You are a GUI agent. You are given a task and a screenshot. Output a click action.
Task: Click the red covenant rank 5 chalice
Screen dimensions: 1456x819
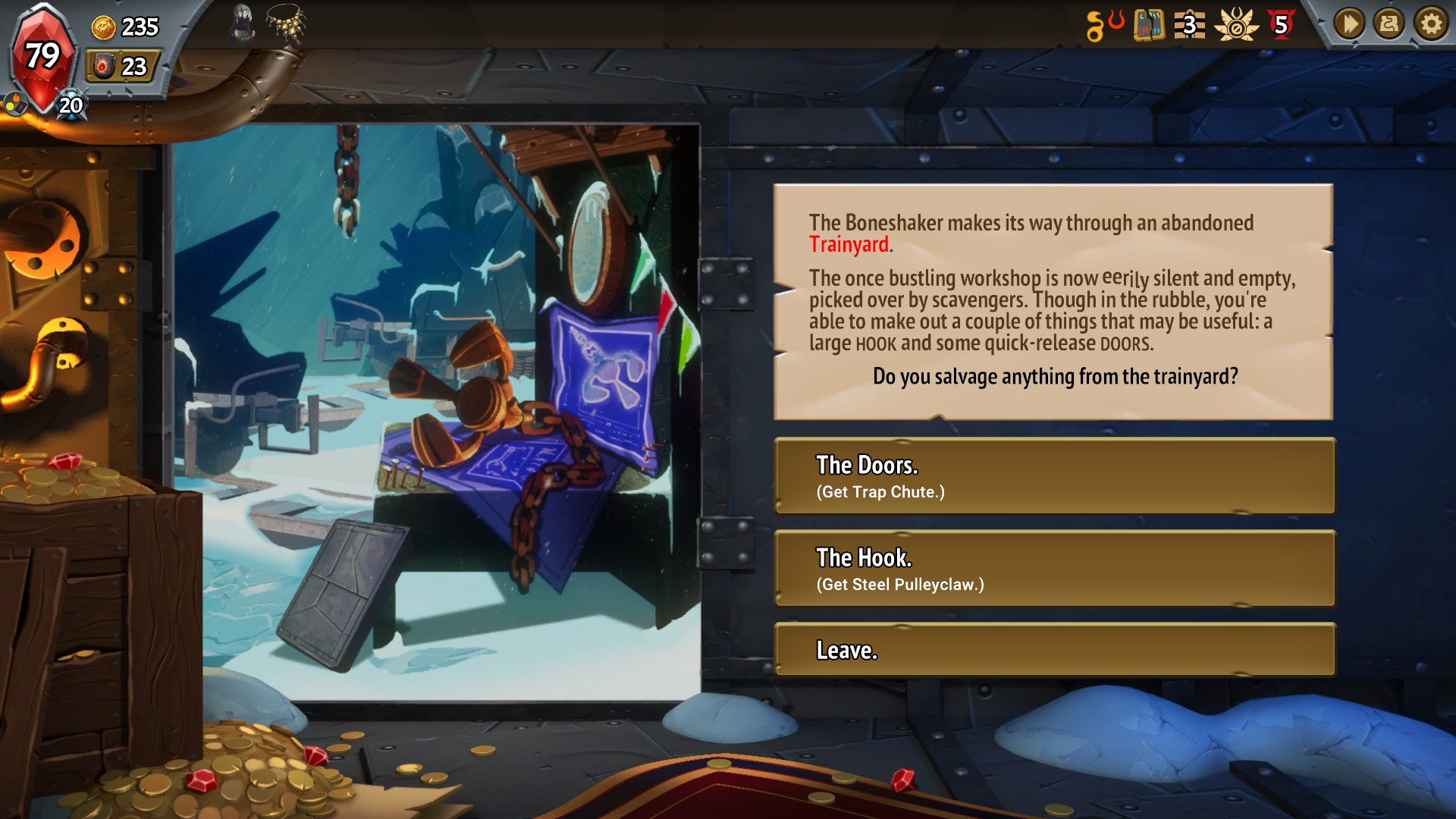click(x=1281, y=25)
